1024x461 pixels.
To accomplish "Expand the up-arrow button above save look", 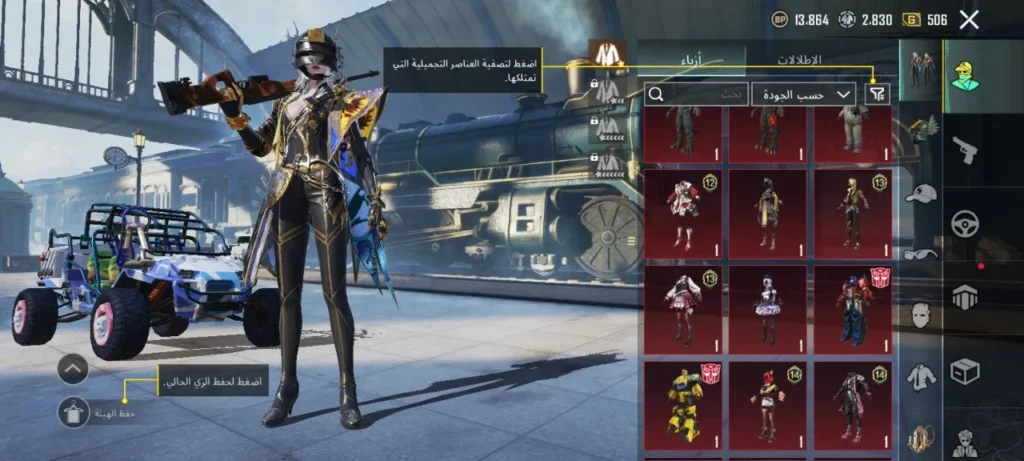I will [x=73, y=369].
